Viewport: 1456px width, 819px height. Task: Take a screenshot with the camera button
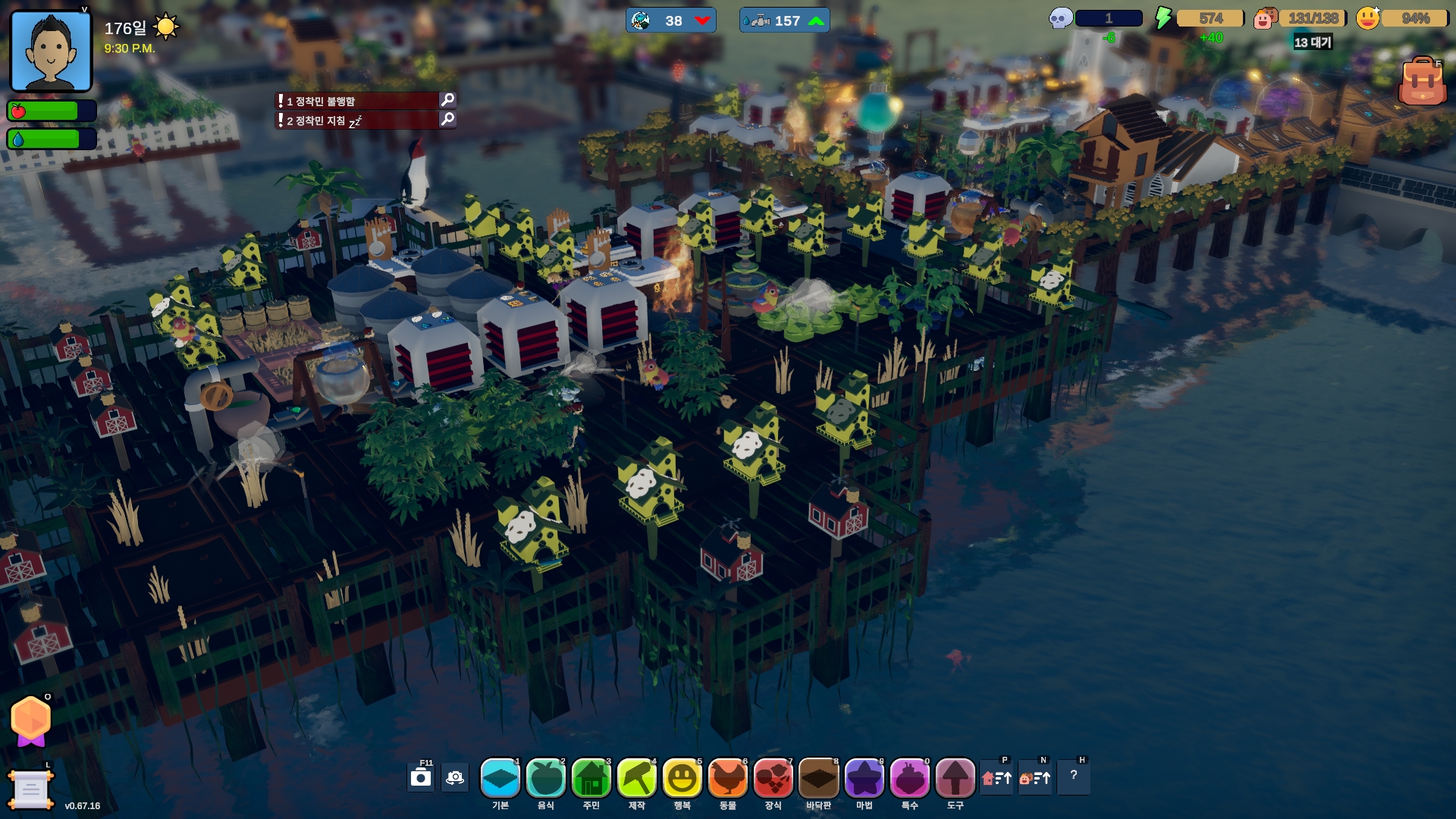421,777
